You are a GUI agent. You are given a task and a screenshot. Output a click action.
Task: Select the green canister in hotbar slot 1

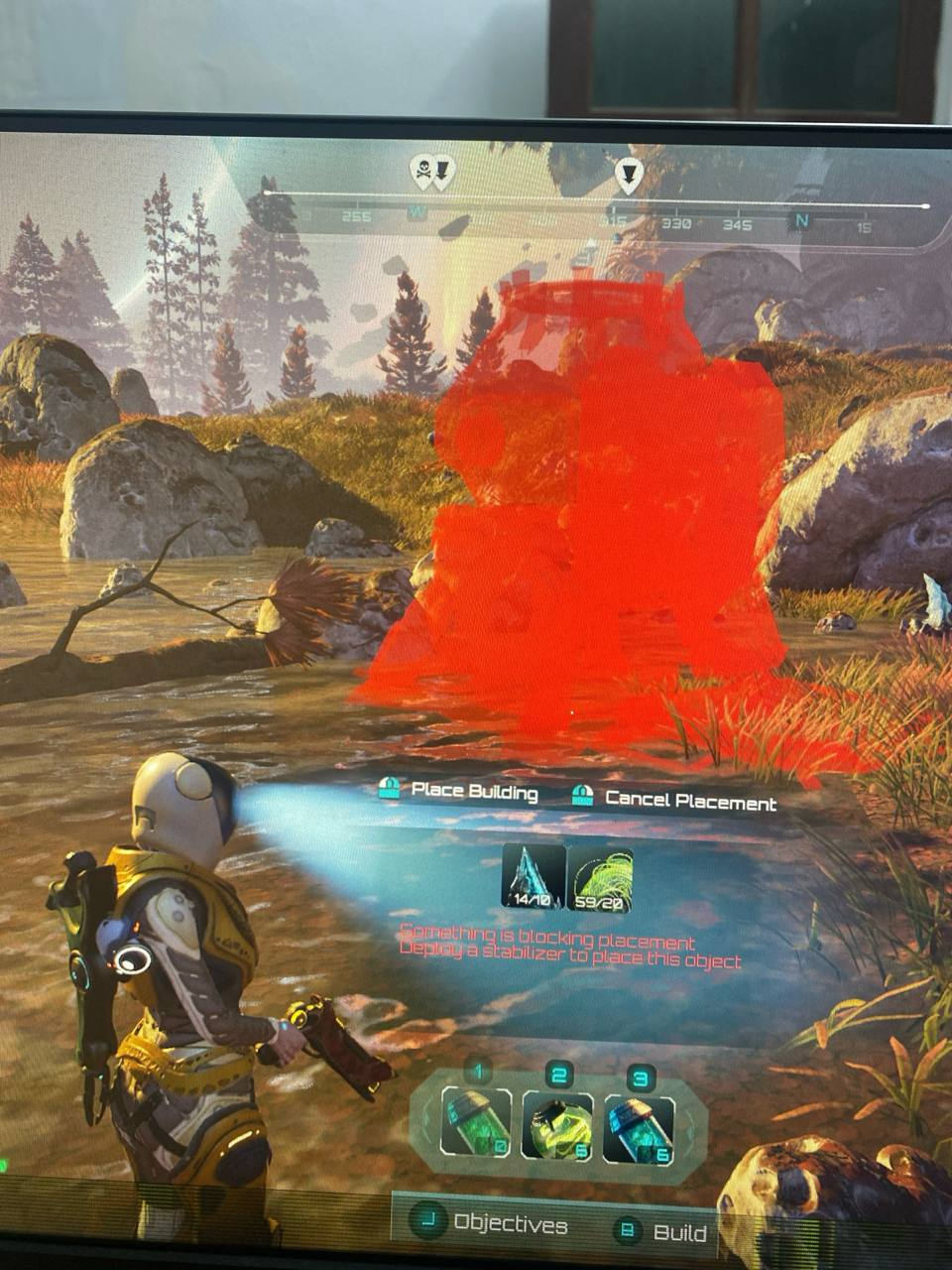pos(476,1121)
